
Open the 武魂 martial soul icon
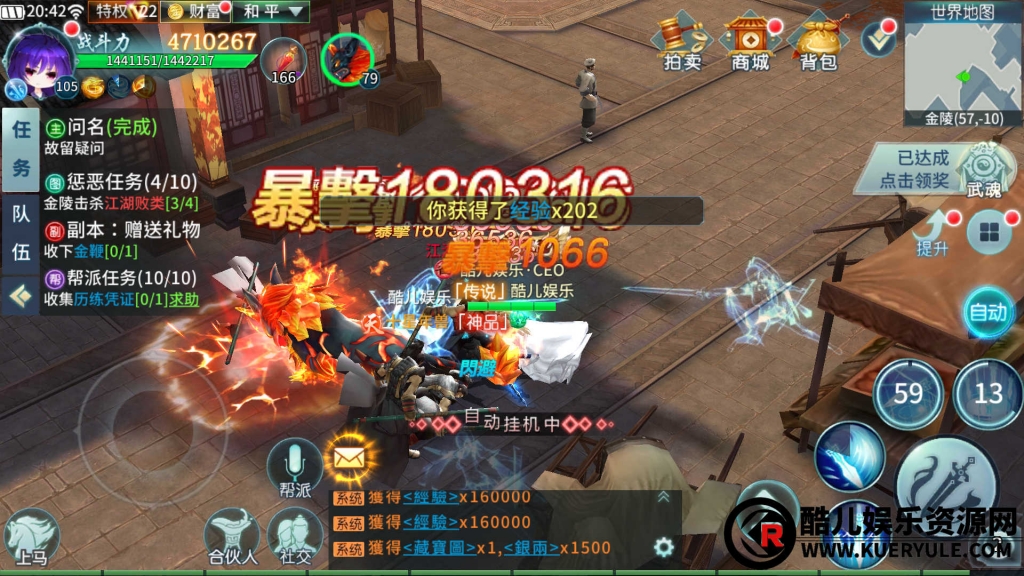(x=984, y=168)
